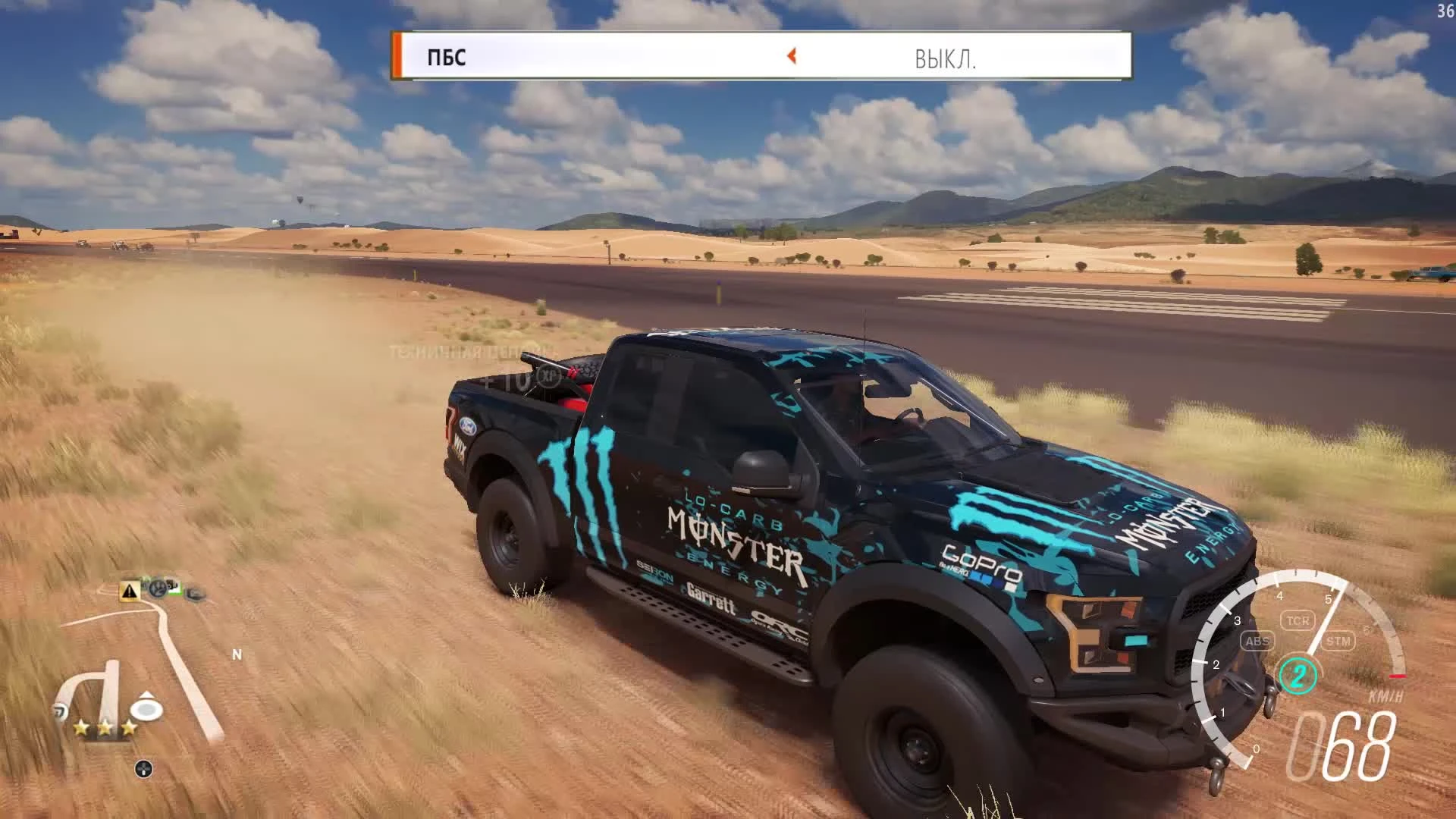Click the red redline mark on the tachometer
This screenshot has height=819, width=1456.
[1398, 676]
